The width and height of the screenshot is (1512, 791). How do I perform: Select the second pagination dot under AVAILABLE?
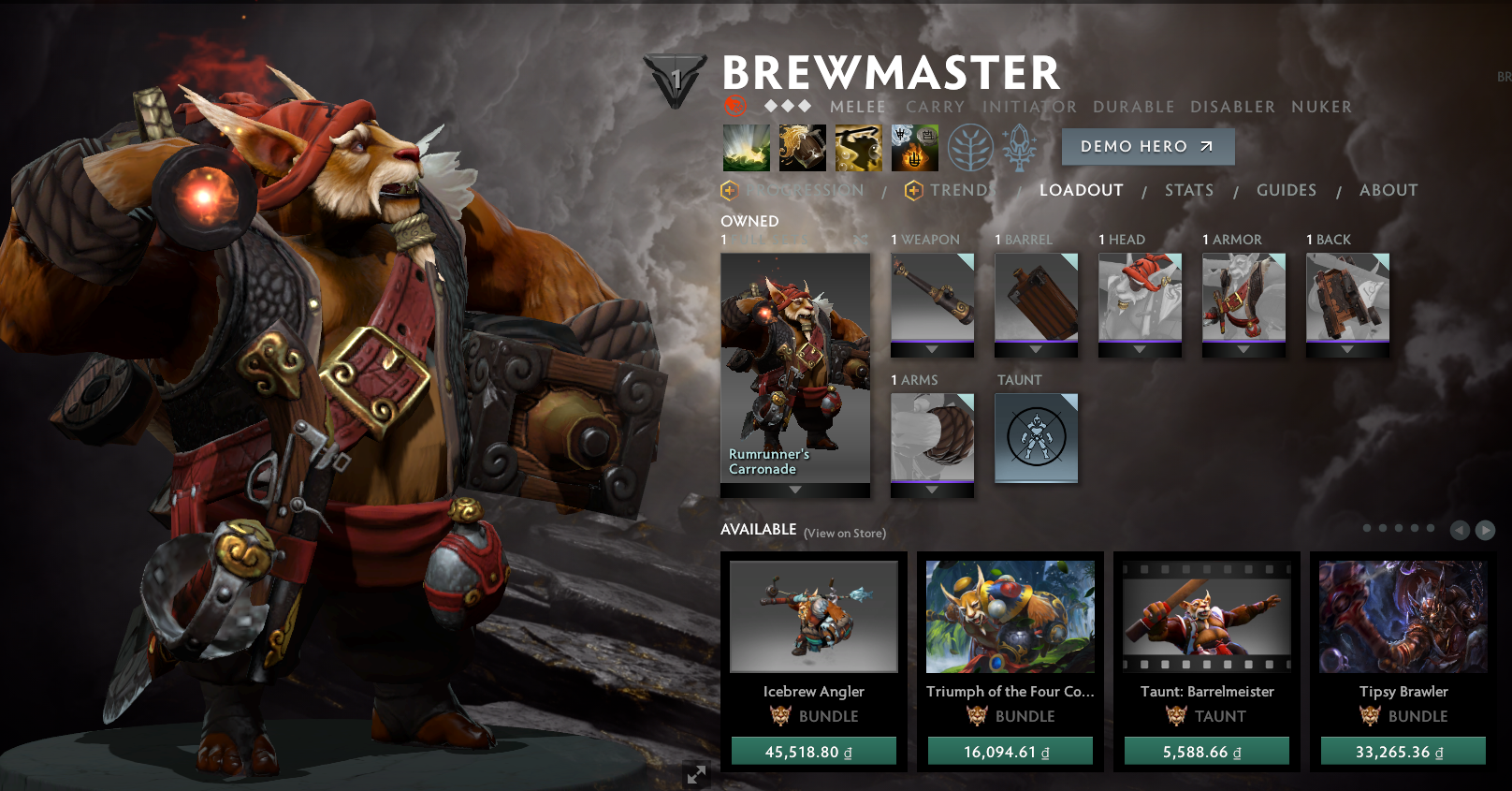(x=1382, y=528)
